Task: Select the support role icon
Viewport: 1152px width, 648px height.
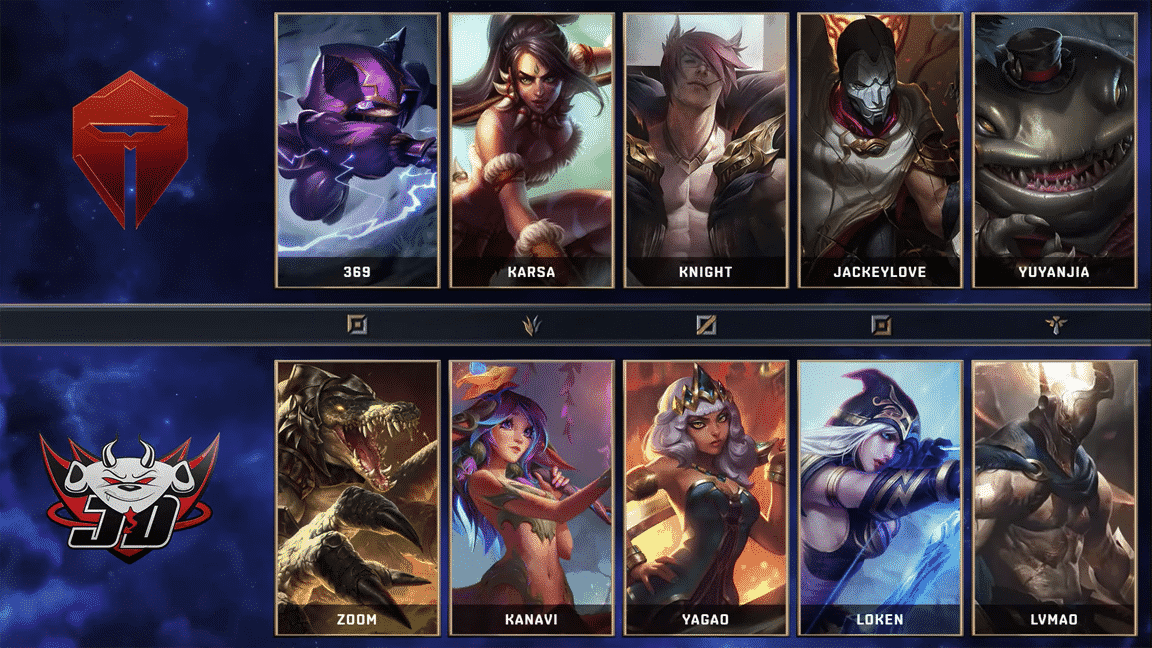Action: coord(1054,324)
